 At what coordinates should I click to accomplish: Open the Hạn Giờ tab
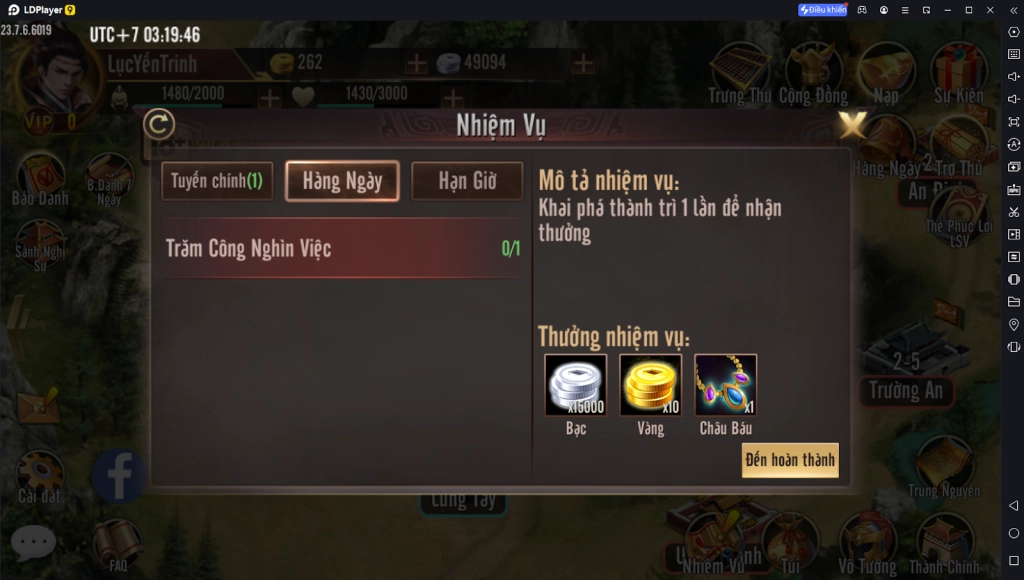pos(467,181)
